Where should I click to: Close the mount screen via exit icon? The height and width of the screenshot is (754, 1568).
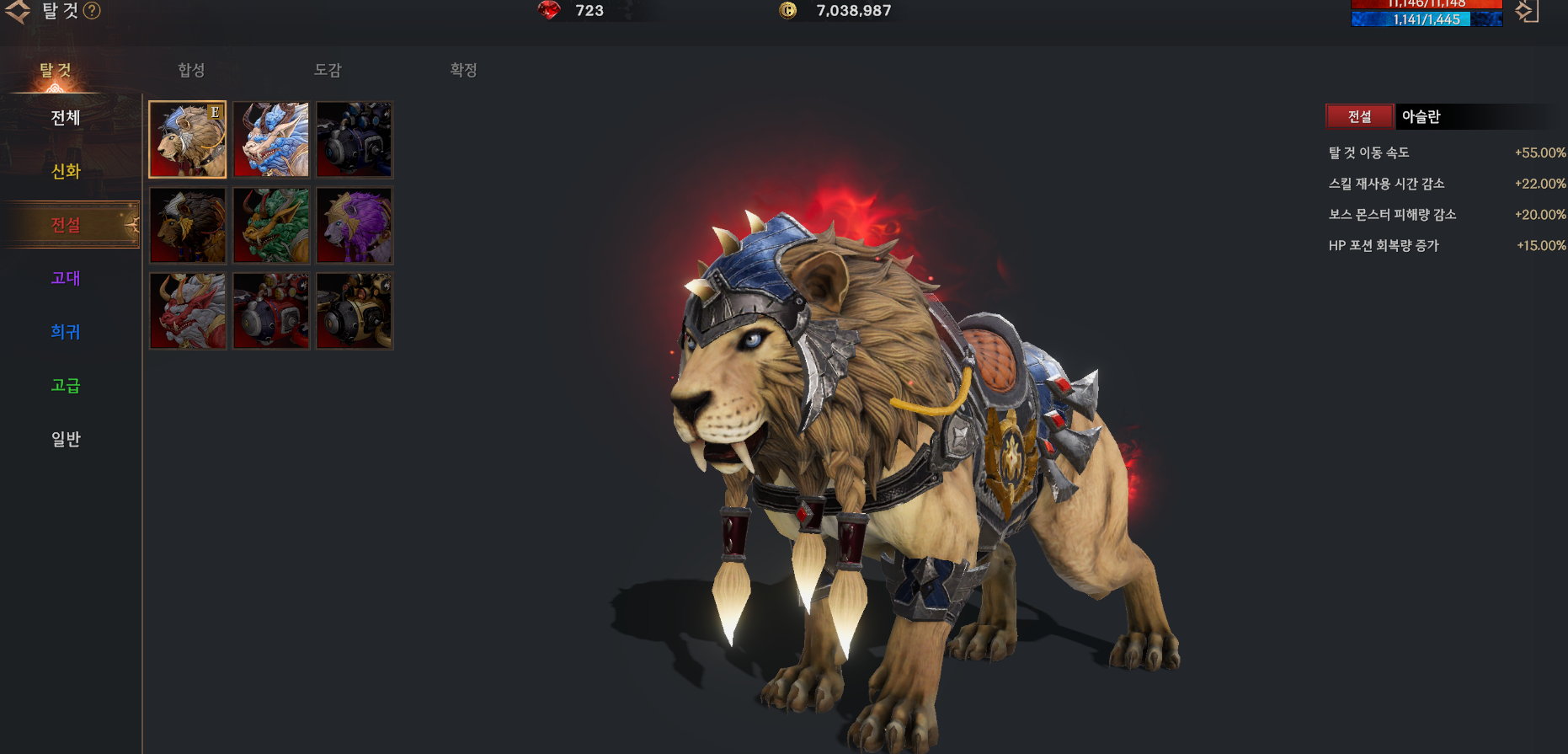click(1527, 11)
